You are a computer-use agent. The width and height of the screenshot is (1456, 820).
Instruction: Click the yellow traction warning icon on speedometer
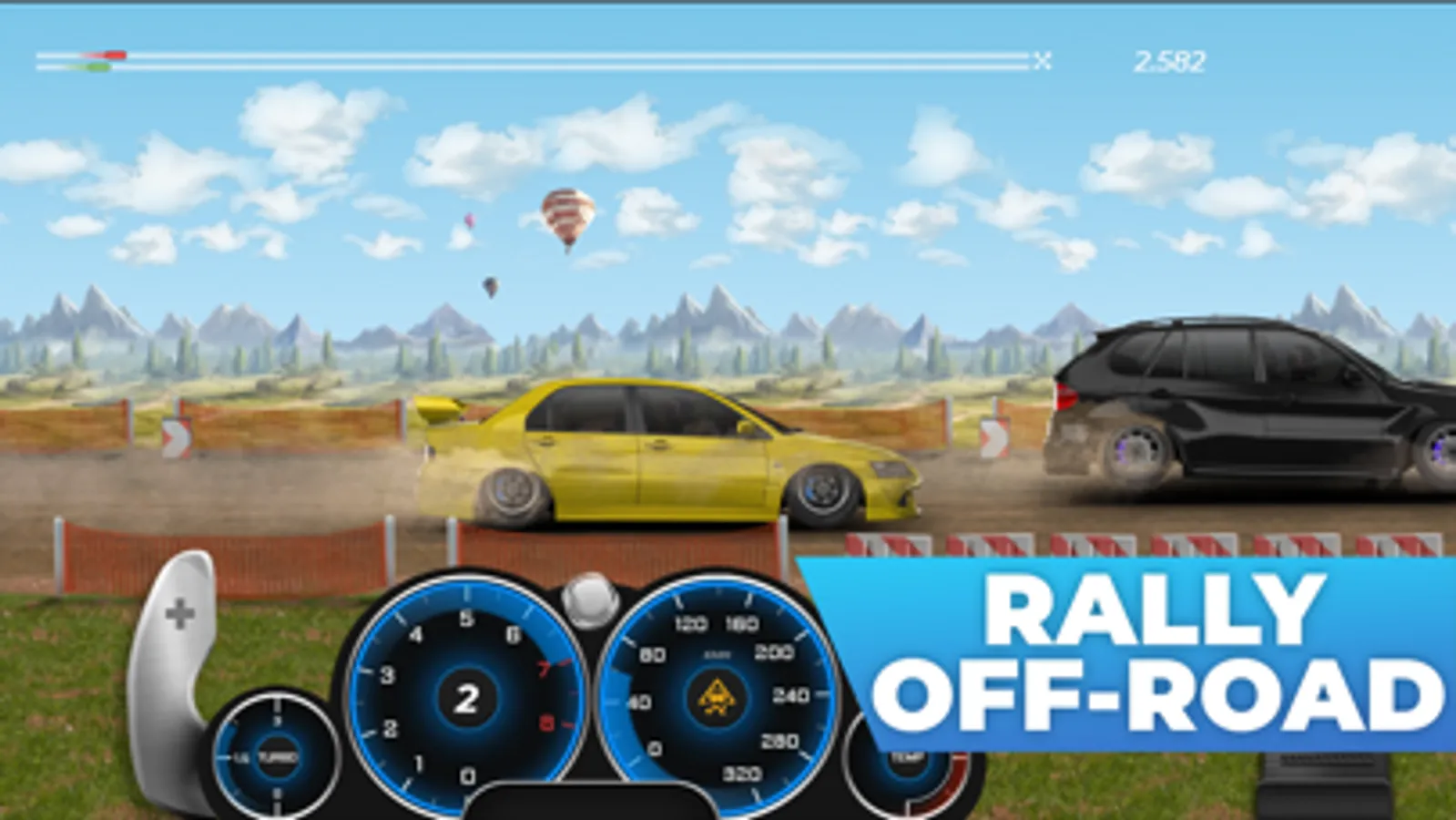click(716, 696)
